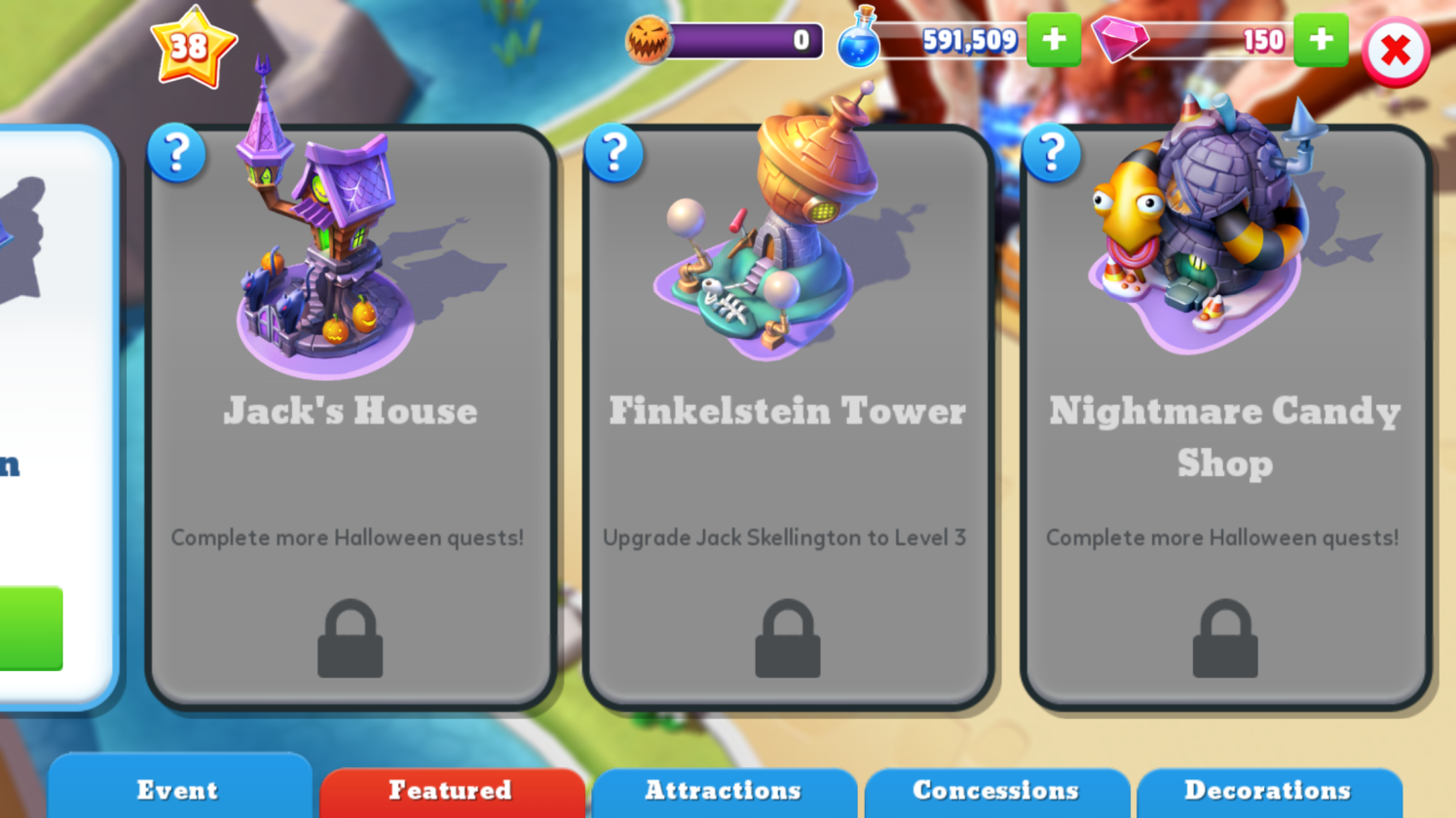1456x818 pixels.
Task: Open the Attractions tab
Action: 723,790
